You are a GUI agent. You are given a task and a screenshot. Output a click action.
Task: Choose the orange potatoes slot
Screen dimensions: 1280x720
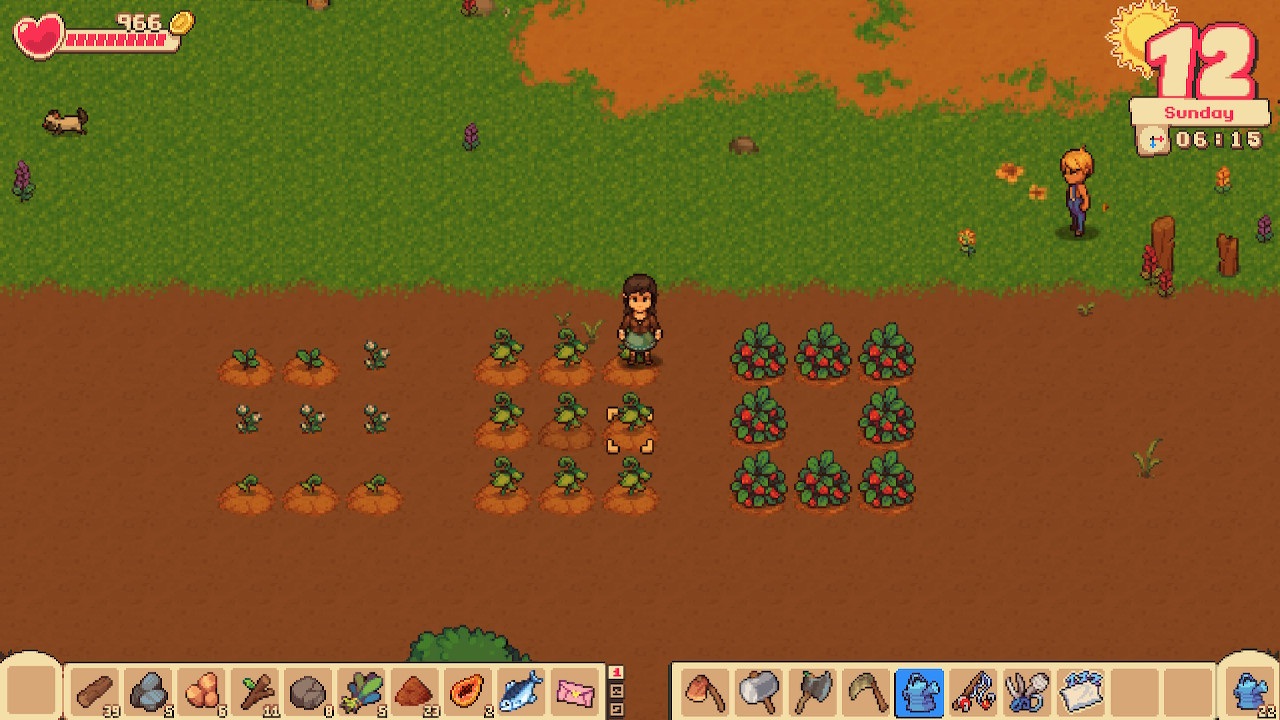(201, 691)
